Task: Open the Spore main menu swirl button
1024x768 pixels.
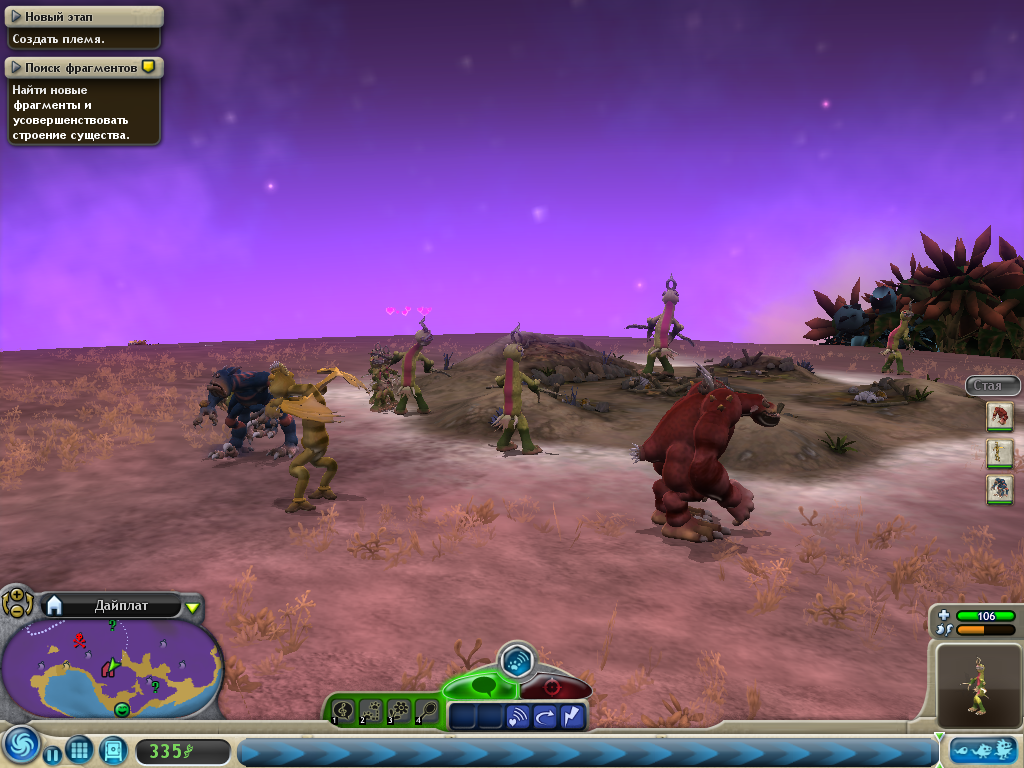Action: 20,744
